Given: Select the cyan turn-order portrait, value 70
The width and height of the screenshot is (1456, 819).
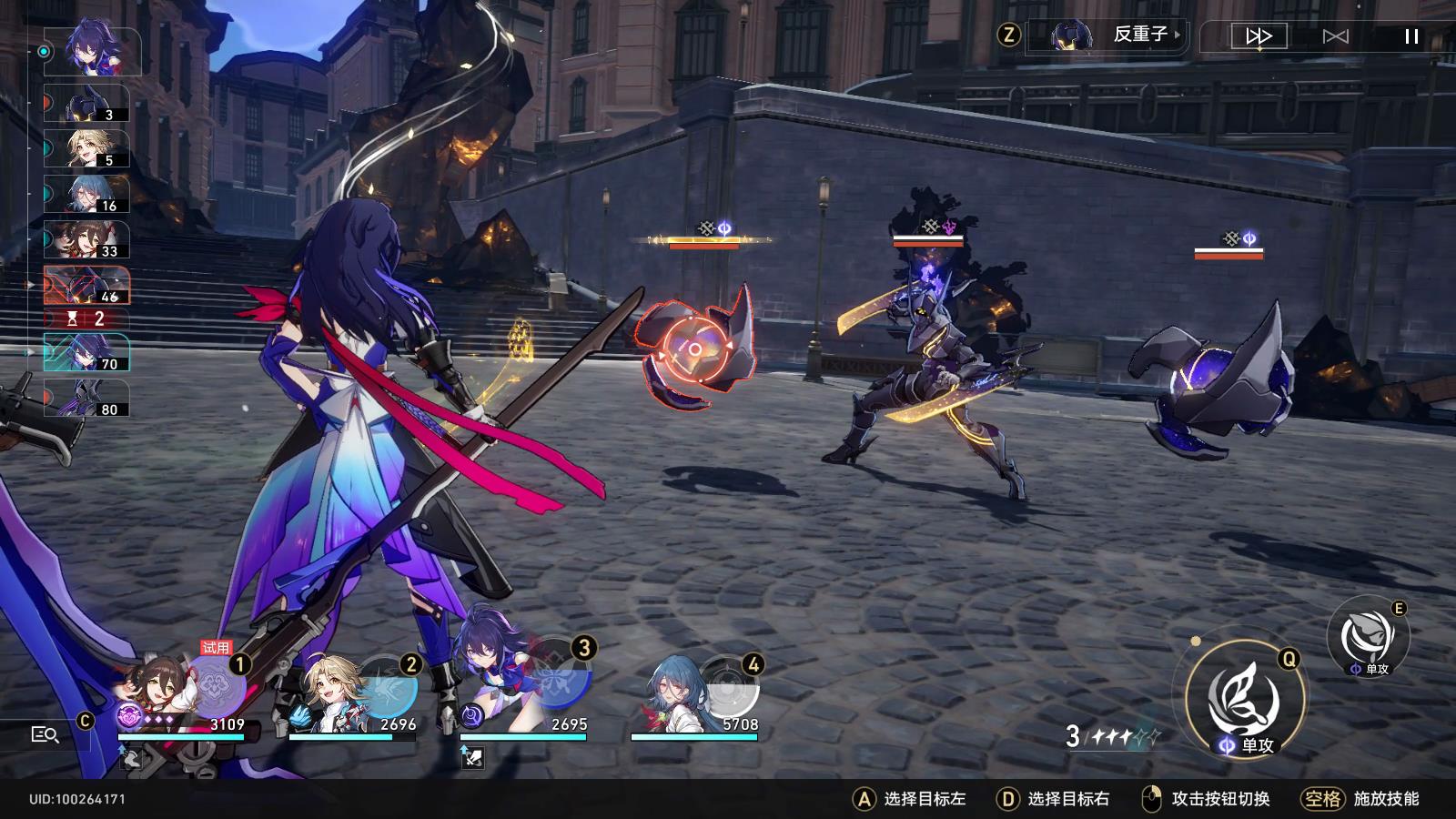Looking at the screenshot, I should click(x=87, y=352).
